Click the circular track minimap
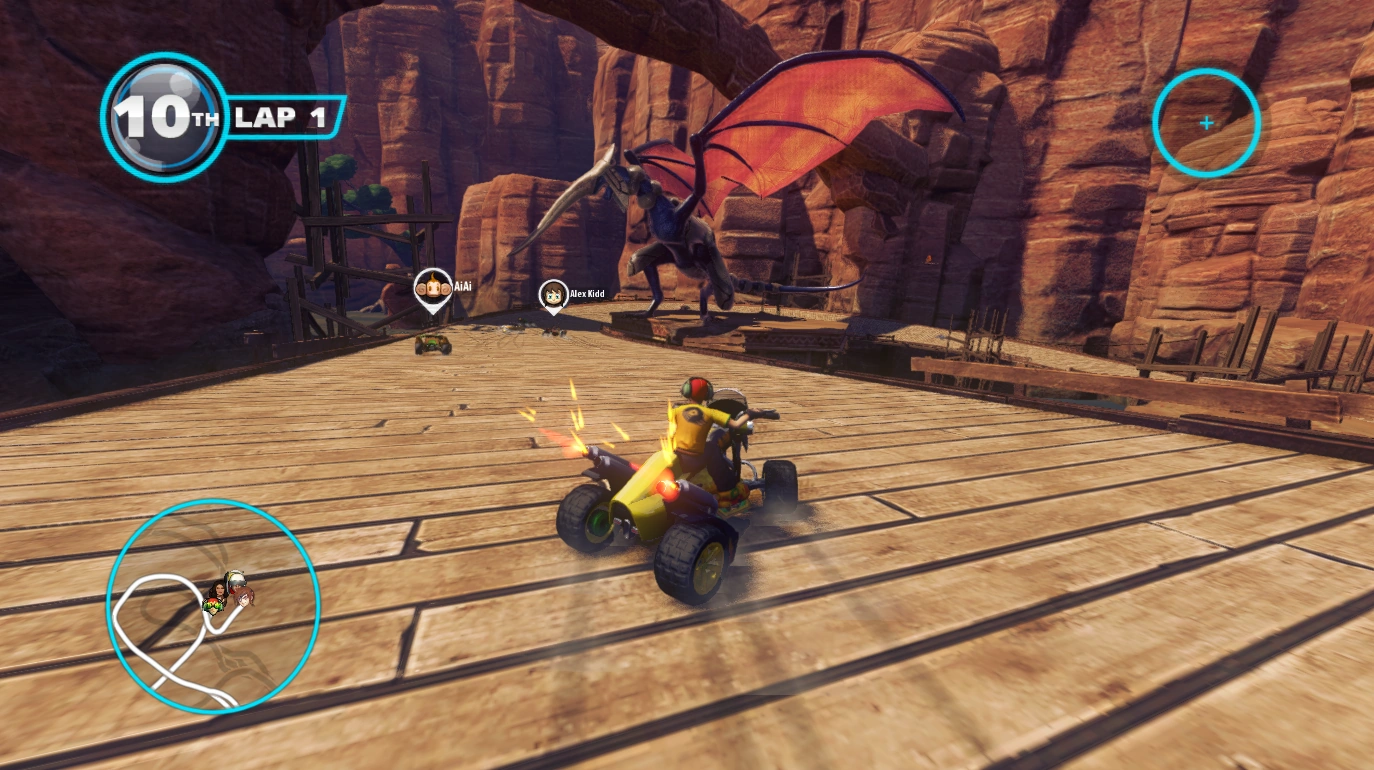1374x770 pixels. pos(213,606)
